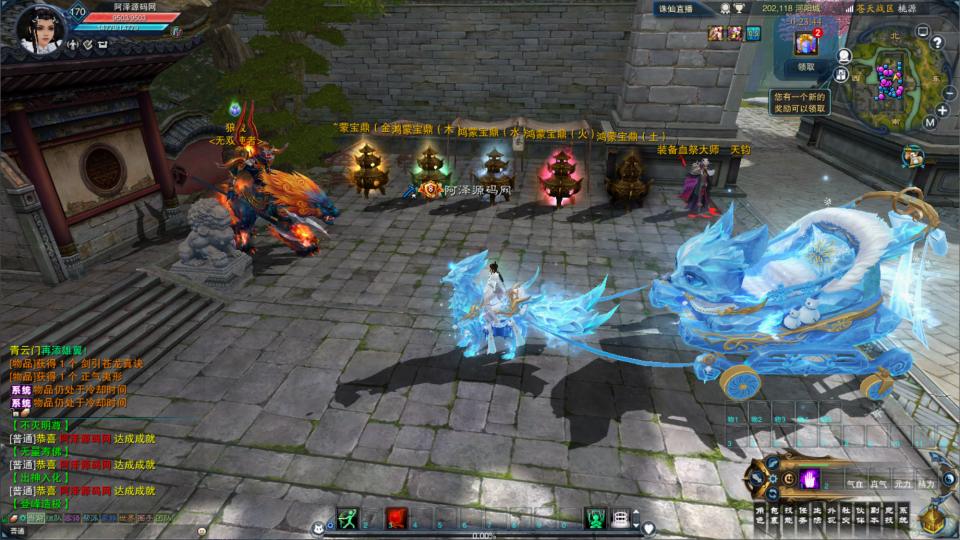
Task: Open the full map with M button
Action: point(929,122)
